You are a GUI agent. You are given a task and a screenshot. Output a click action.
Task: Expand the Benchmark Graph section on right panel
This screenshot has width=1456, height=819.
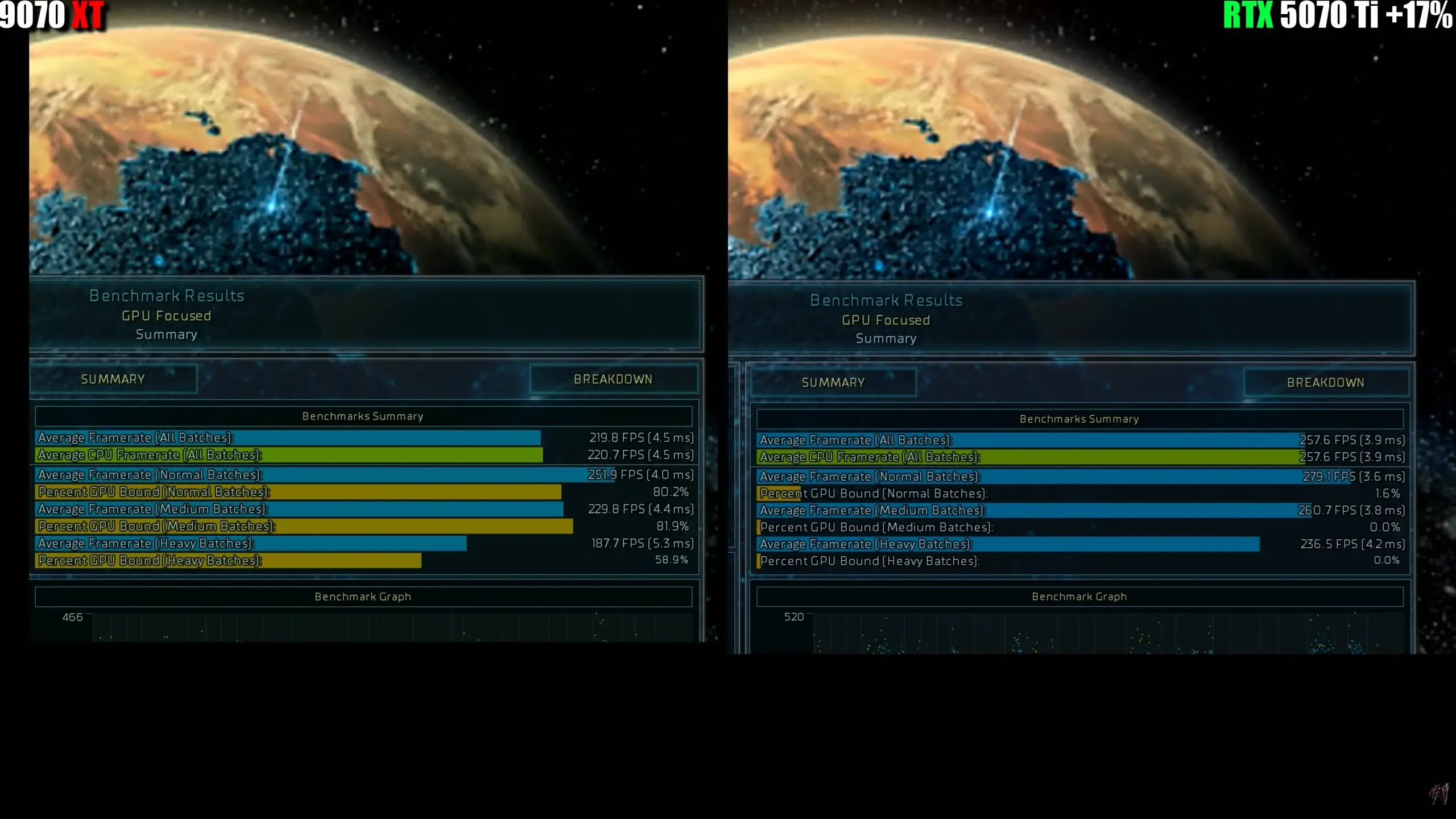coord(1079,597)
